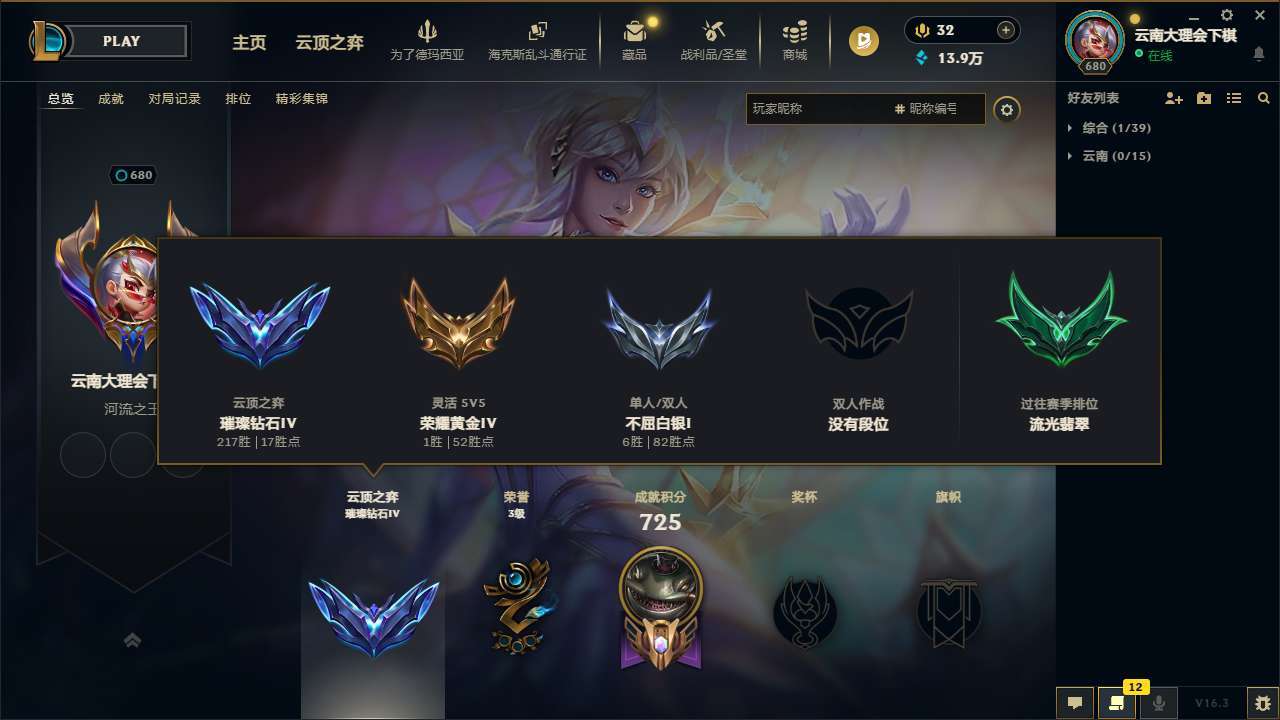Open the chat bubble icon at bottom right
This screenshot has height=720, width=1280.
coord(1073,704)
